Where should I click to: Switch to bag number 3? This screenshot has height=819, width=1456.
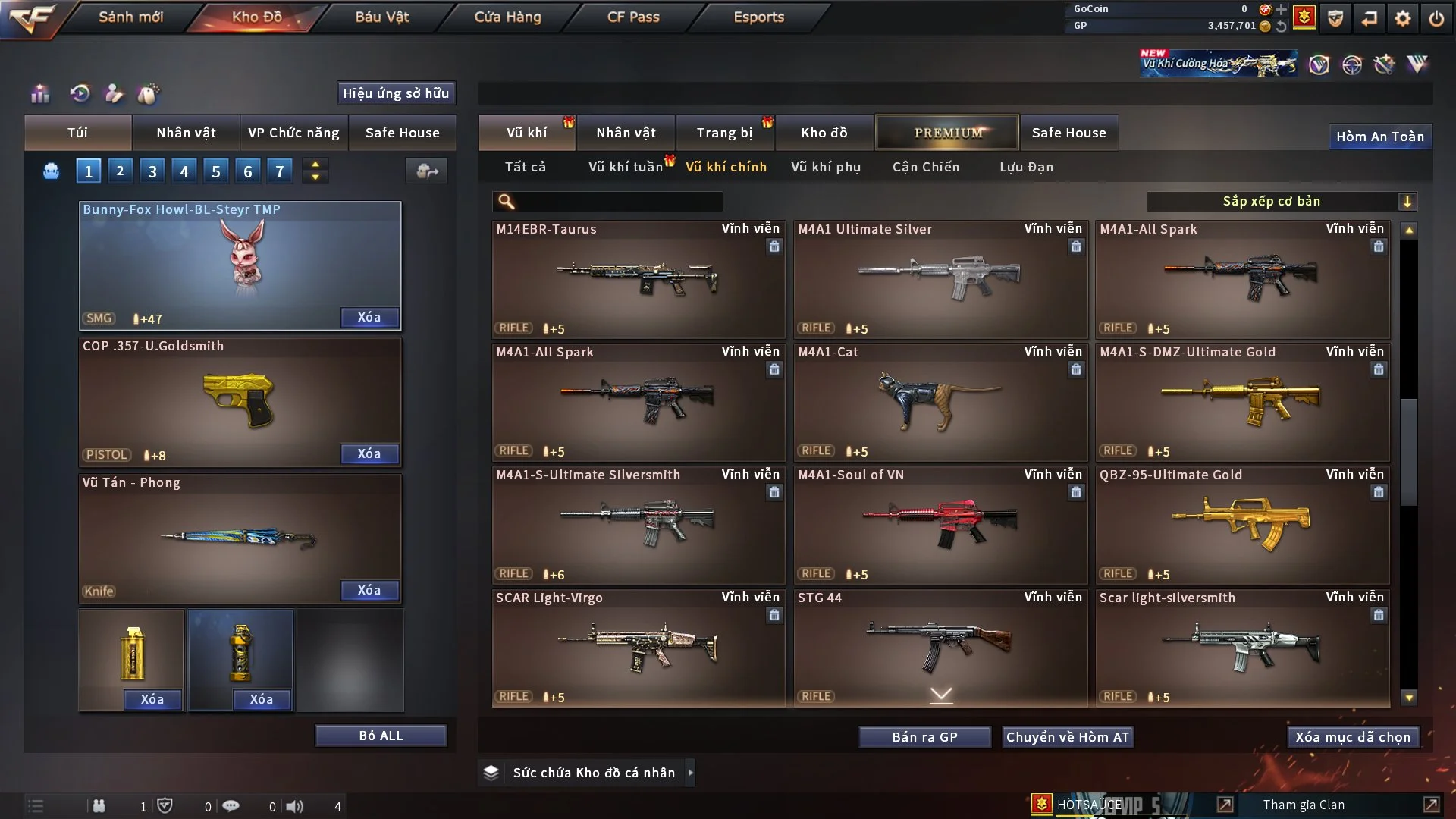point(152,171)
